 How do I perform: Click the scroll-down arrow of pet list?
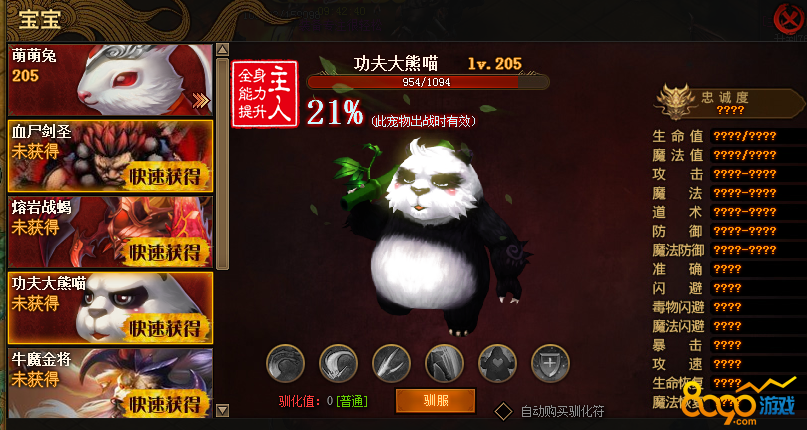[222, 410]
